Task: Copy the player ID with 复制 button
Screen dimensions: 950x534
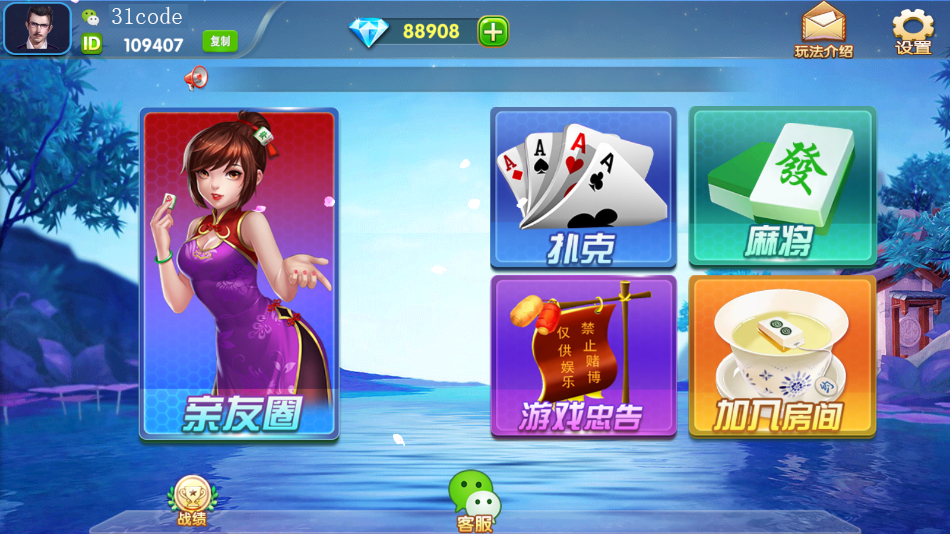Action: click(x=220, y=42)
